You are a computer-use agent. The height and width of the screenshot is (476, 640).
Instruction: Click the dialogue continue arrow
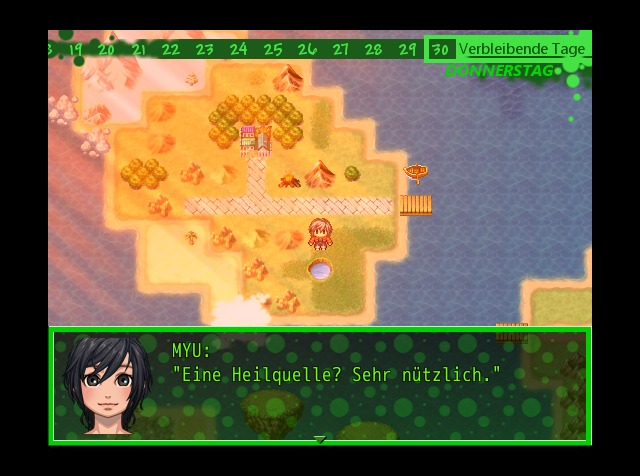[x=320, y=438]
